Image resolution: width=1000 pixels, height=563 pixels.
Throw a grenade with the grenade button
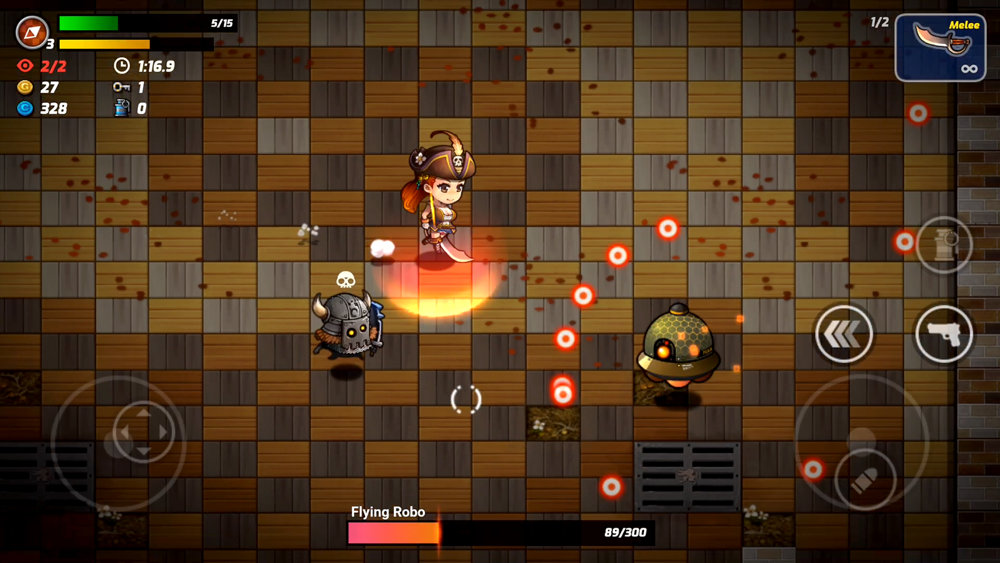pos(944,245)
